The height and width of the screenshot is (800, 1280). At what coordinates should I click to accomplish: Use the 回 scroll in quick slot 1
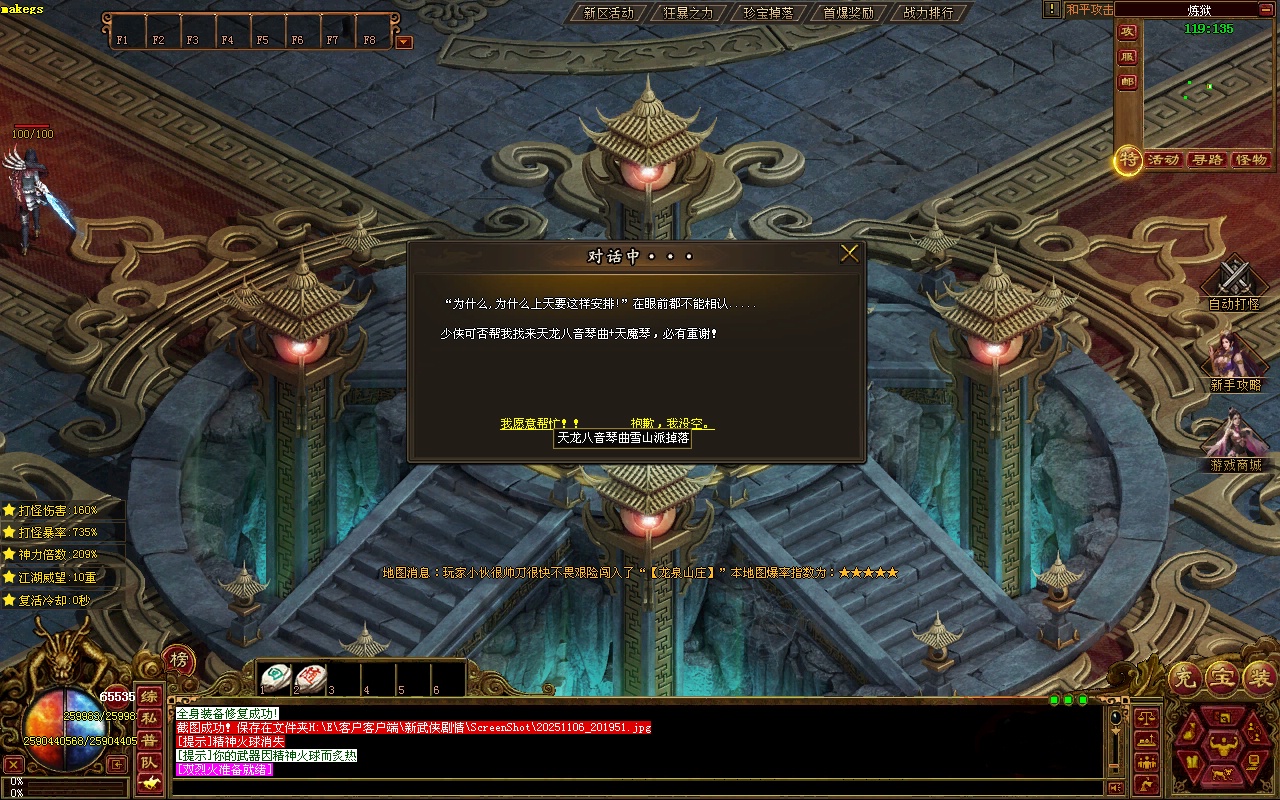coord(276,677)
